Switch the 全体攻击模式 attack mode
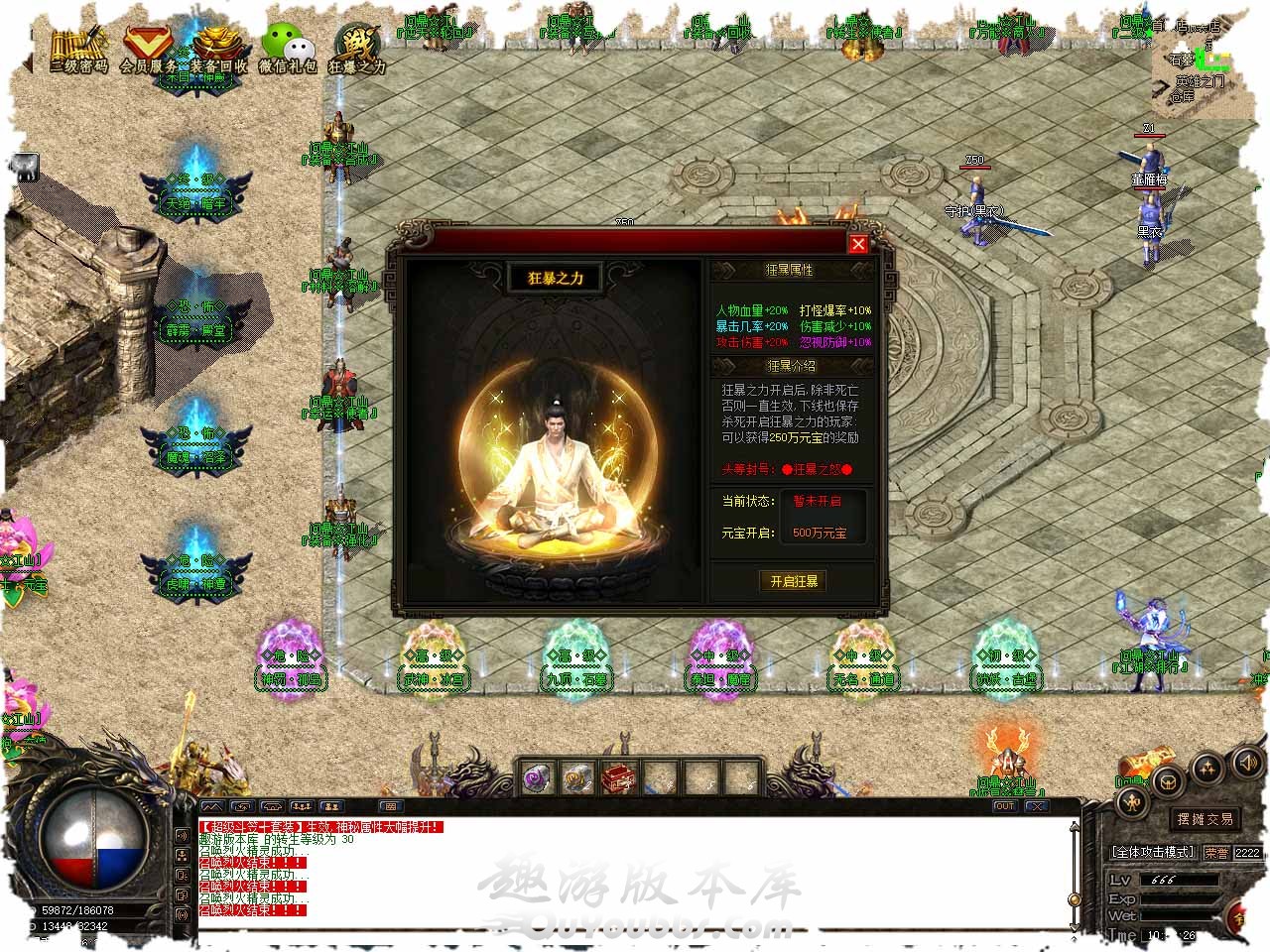This screenshot has height=952, width=1270. point(1154,852)
